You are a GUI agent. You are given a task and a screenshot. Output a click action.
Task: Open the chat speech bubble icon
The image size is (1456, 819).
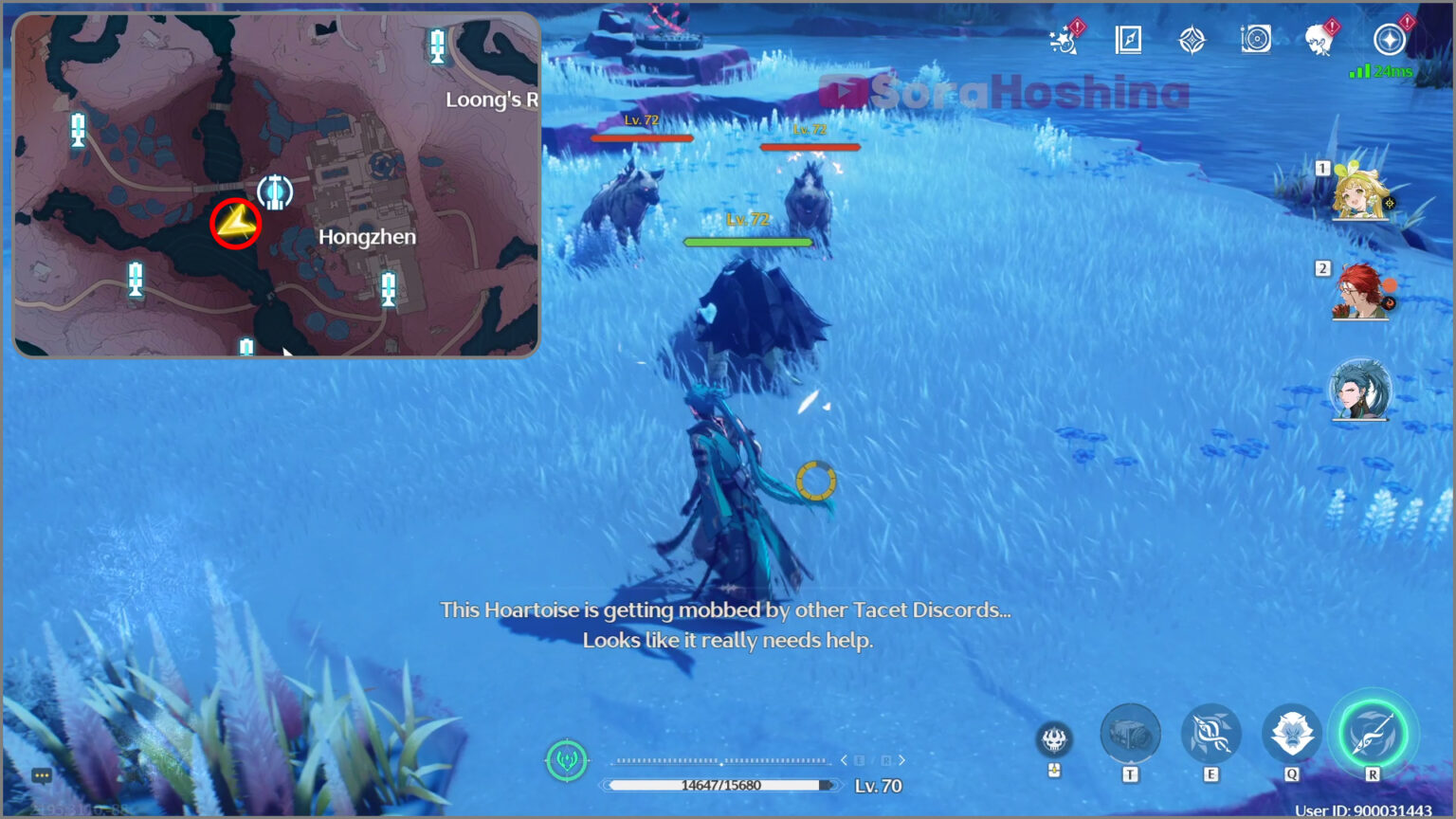(40, 775)
